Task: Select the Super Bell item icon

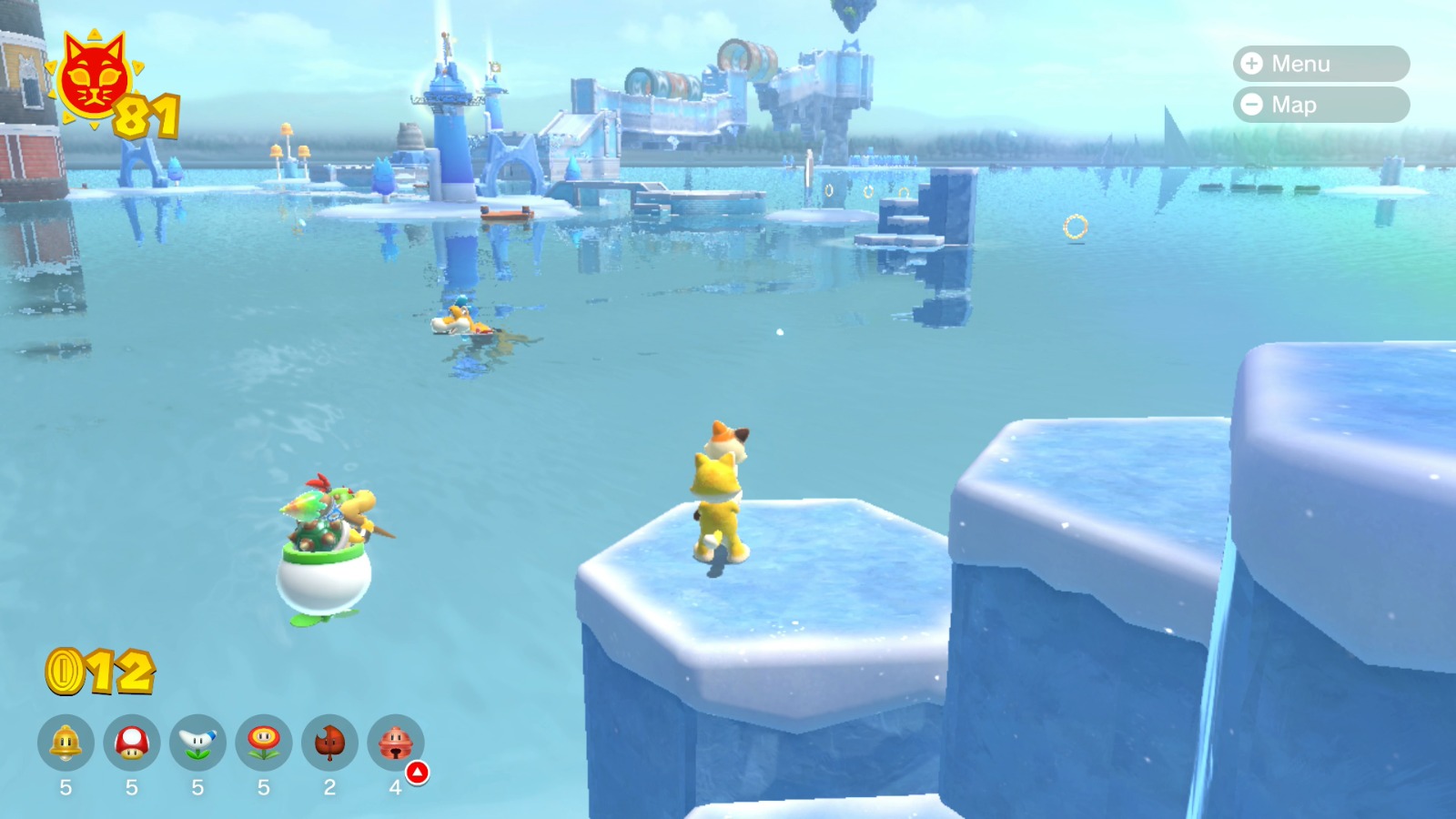Action: click(66, 742)
